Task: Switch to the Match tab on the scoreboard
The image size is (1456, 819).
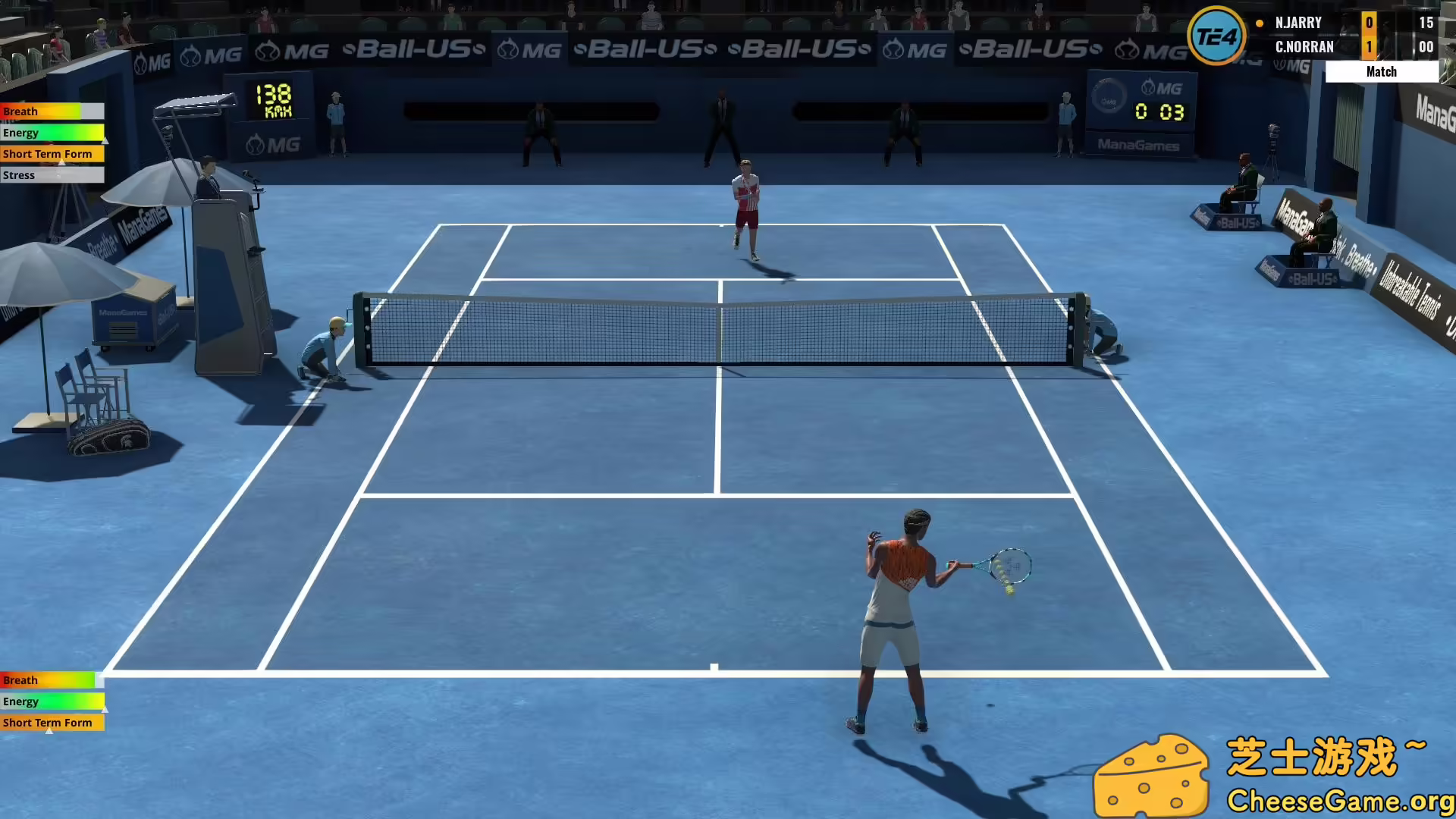Action: tap(1381, 71)
